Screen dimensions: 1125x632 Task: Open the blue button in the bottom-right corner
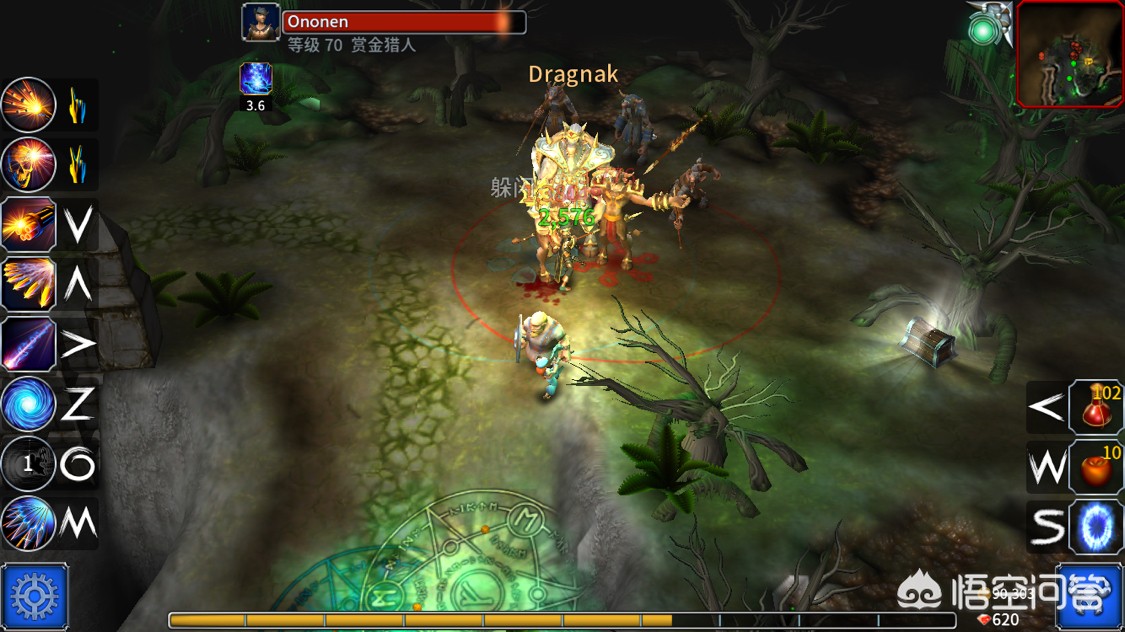(1089, 598)
